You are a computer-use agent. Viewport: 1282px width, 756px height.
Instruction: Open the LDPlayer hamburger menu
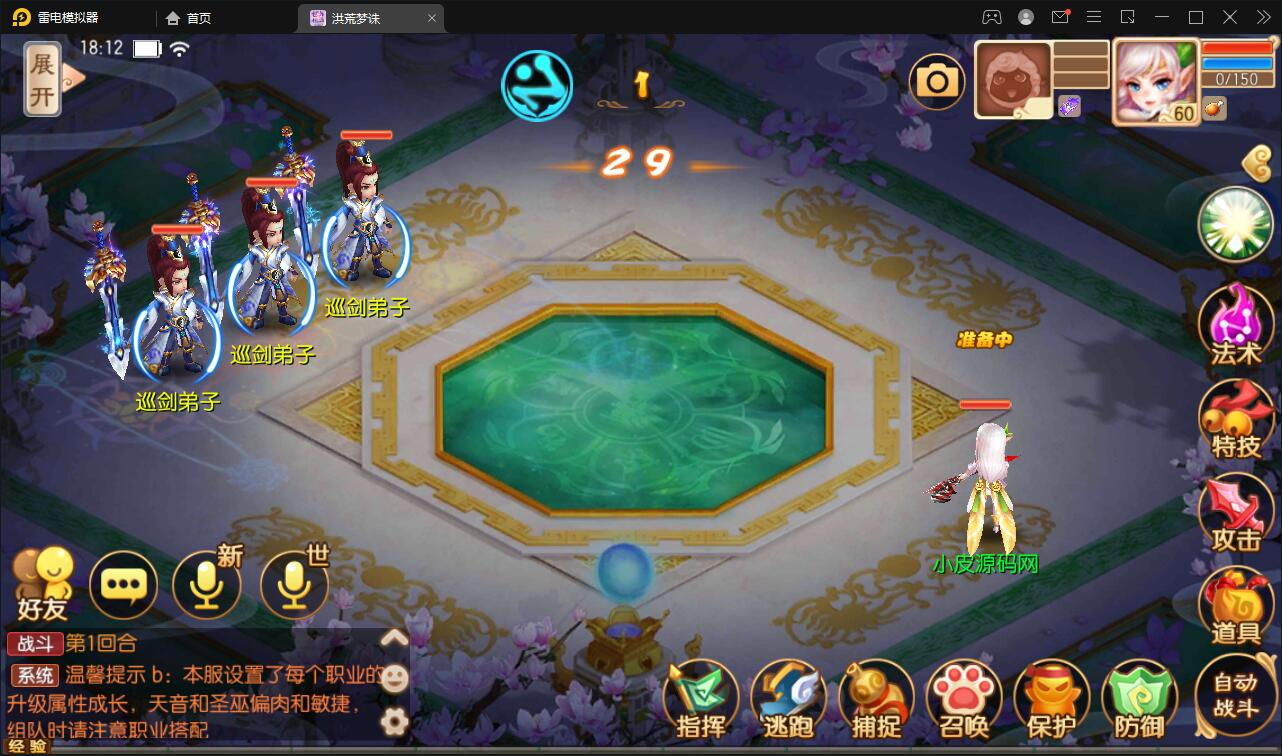(x=1094, y=17)
